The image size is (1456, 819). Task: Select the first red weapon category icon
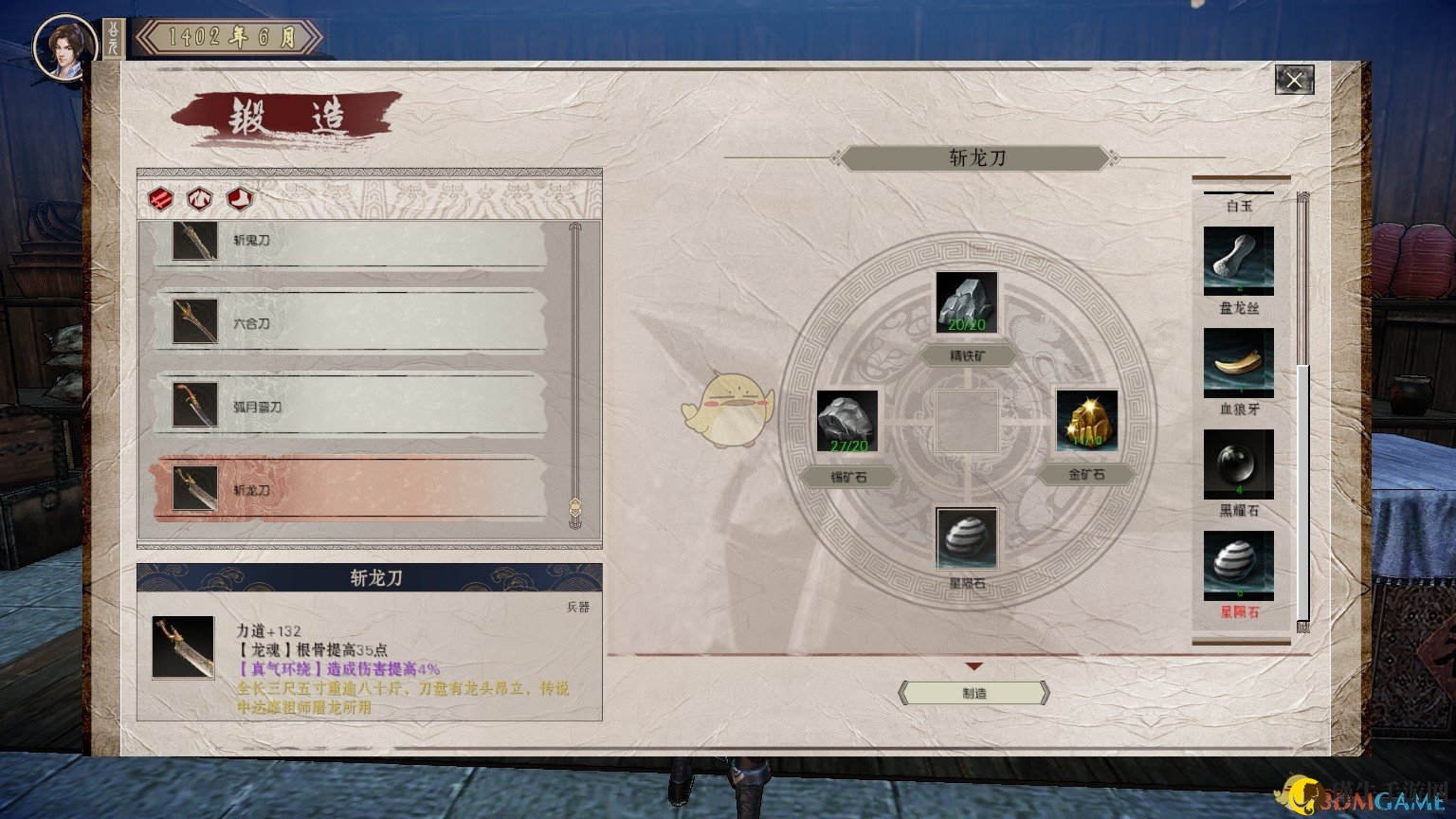(160, 199)
